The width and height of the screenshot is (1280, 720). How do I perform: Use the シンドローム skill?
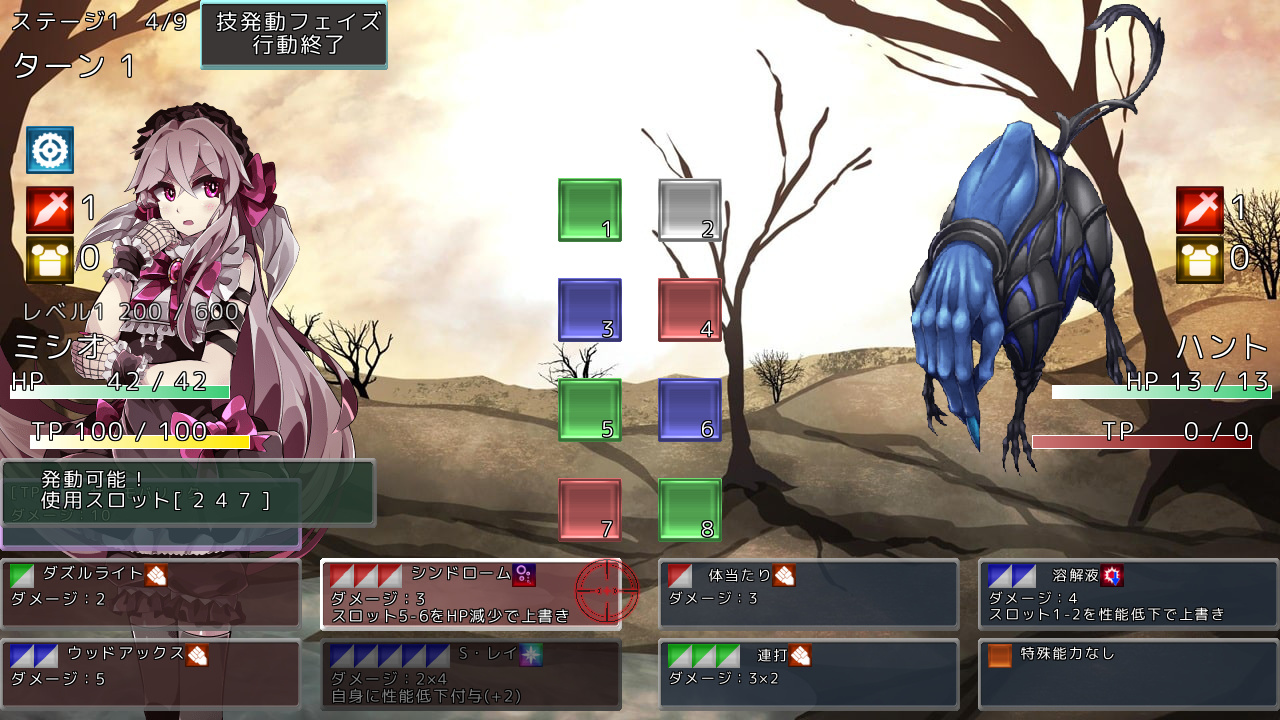click(x=470, y=594)
